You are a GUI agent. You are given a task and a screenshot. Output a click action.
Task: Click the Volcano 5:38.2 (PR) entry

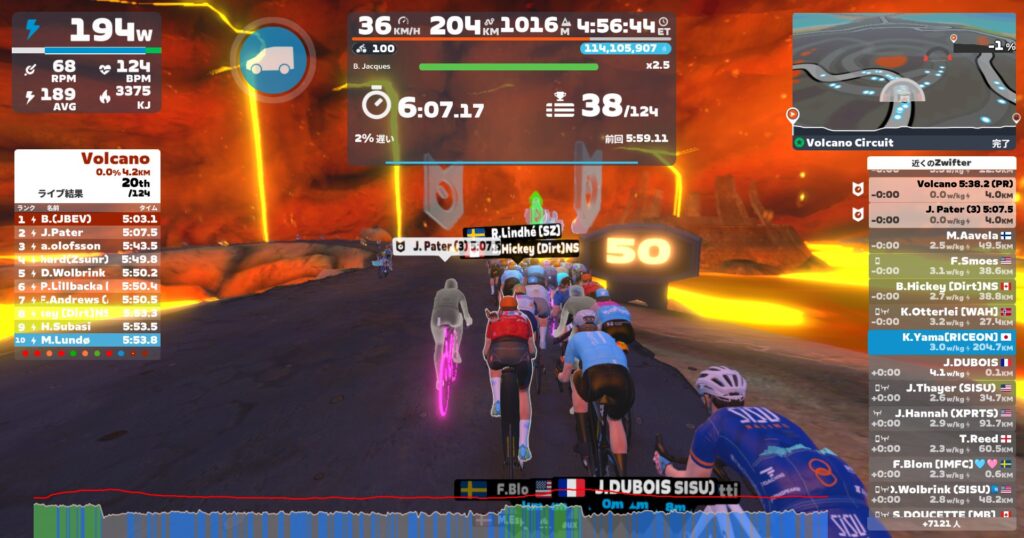tap(941, 188)
